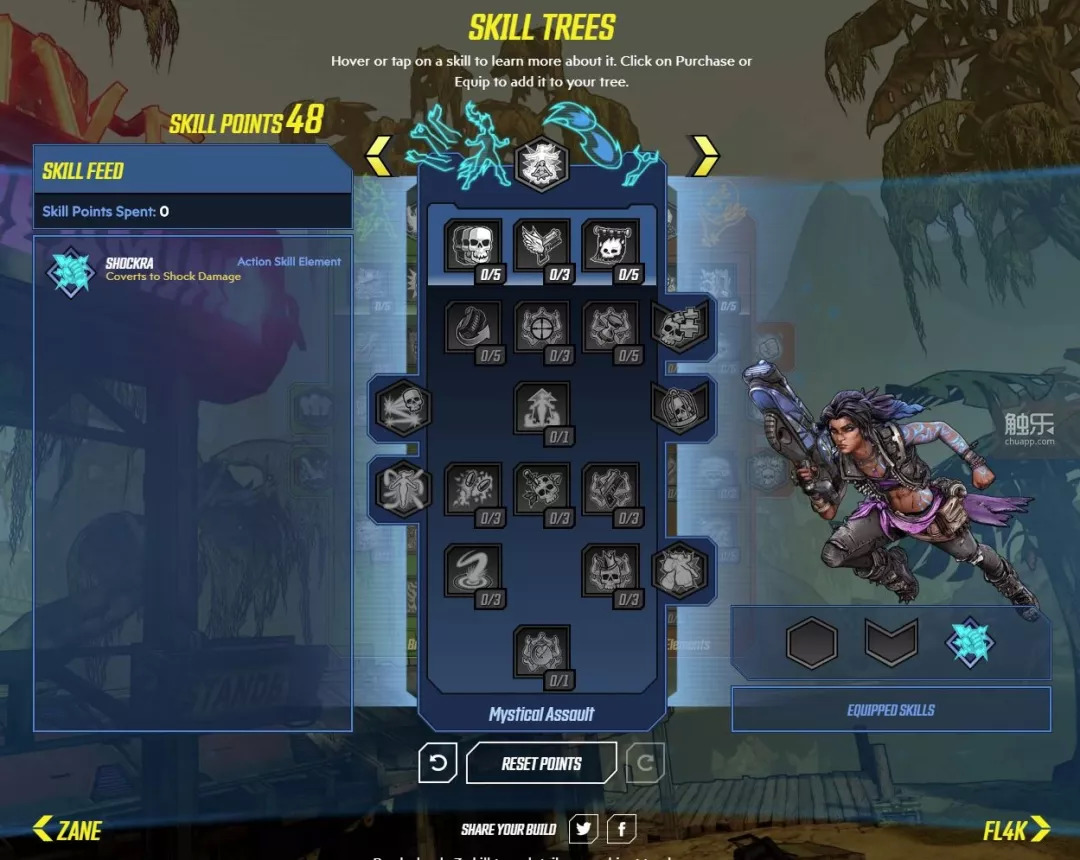Screen dimensions: 1080x860
Task: Open the Mystical Assault tree emblem
Action: click(541, 162)
